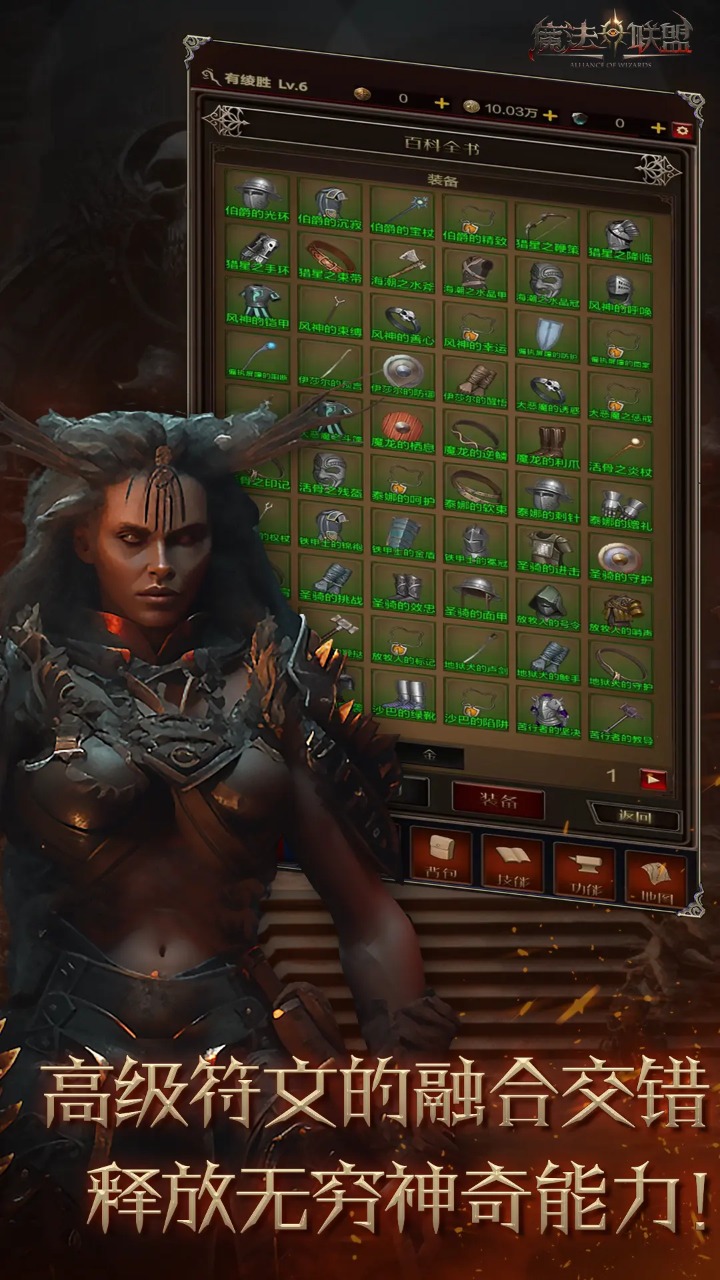720x1280 pixels.
Task: Switch to the 装备 equipment tab
Action: (497, 801)
